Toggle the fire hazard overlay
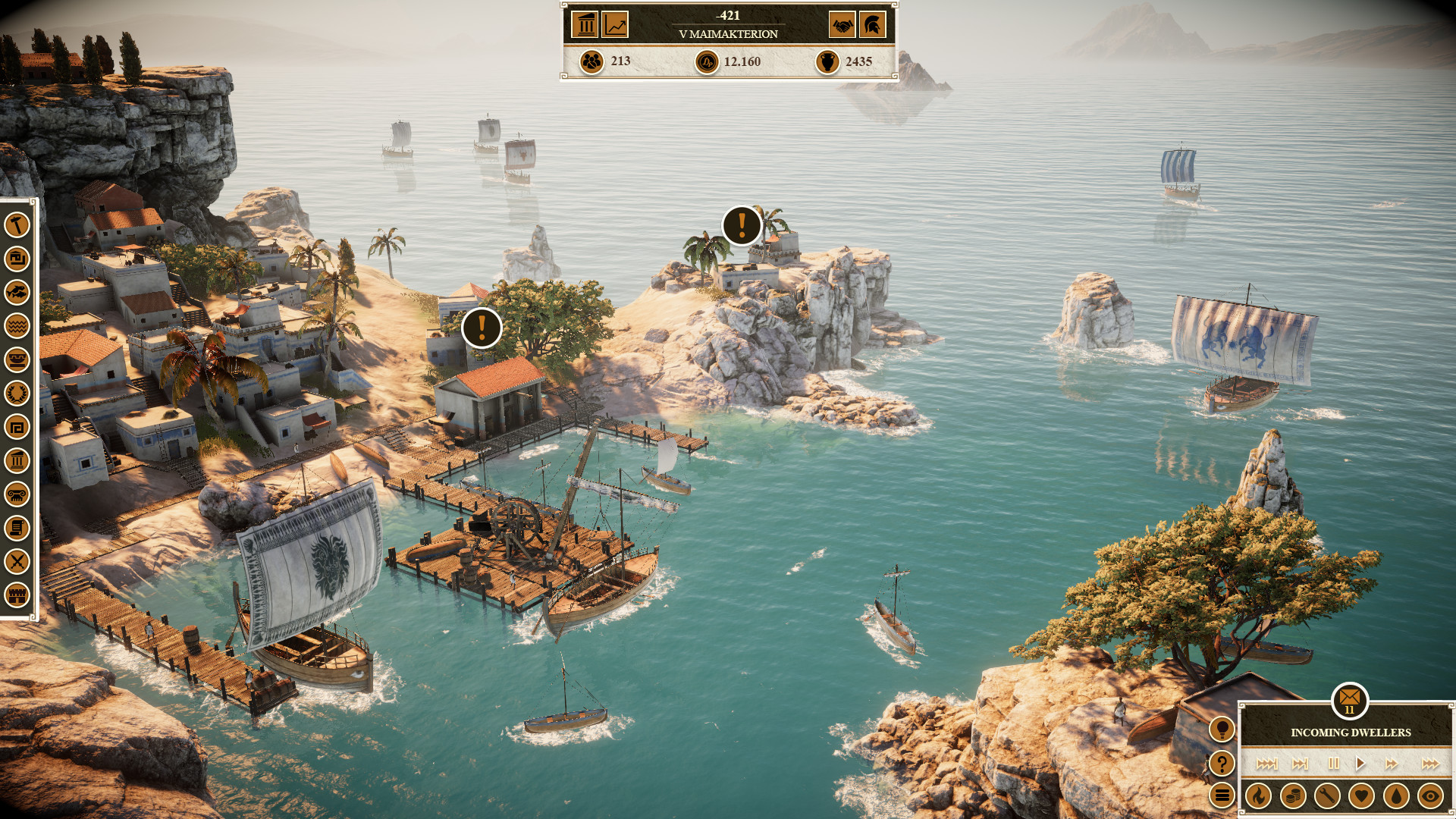 point(1259,796)
